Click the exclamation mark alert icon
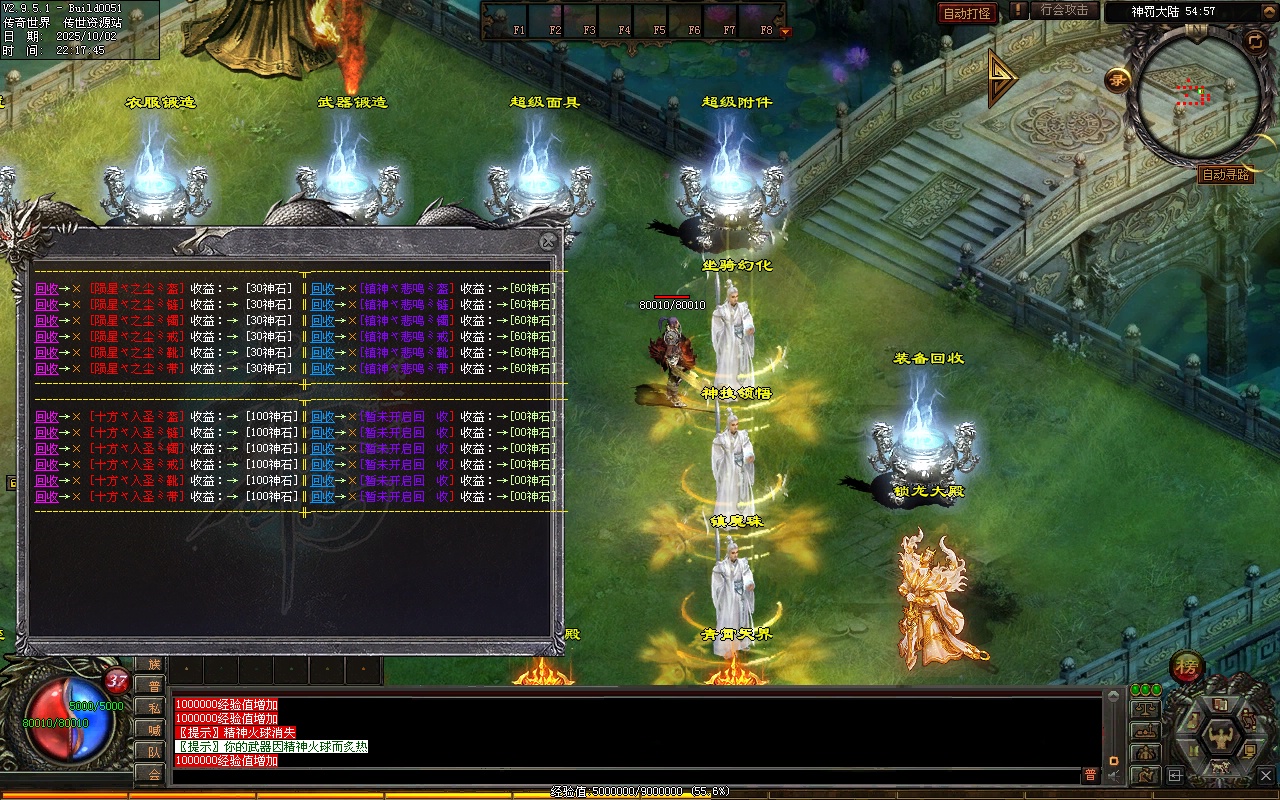 click(1018, 10)
